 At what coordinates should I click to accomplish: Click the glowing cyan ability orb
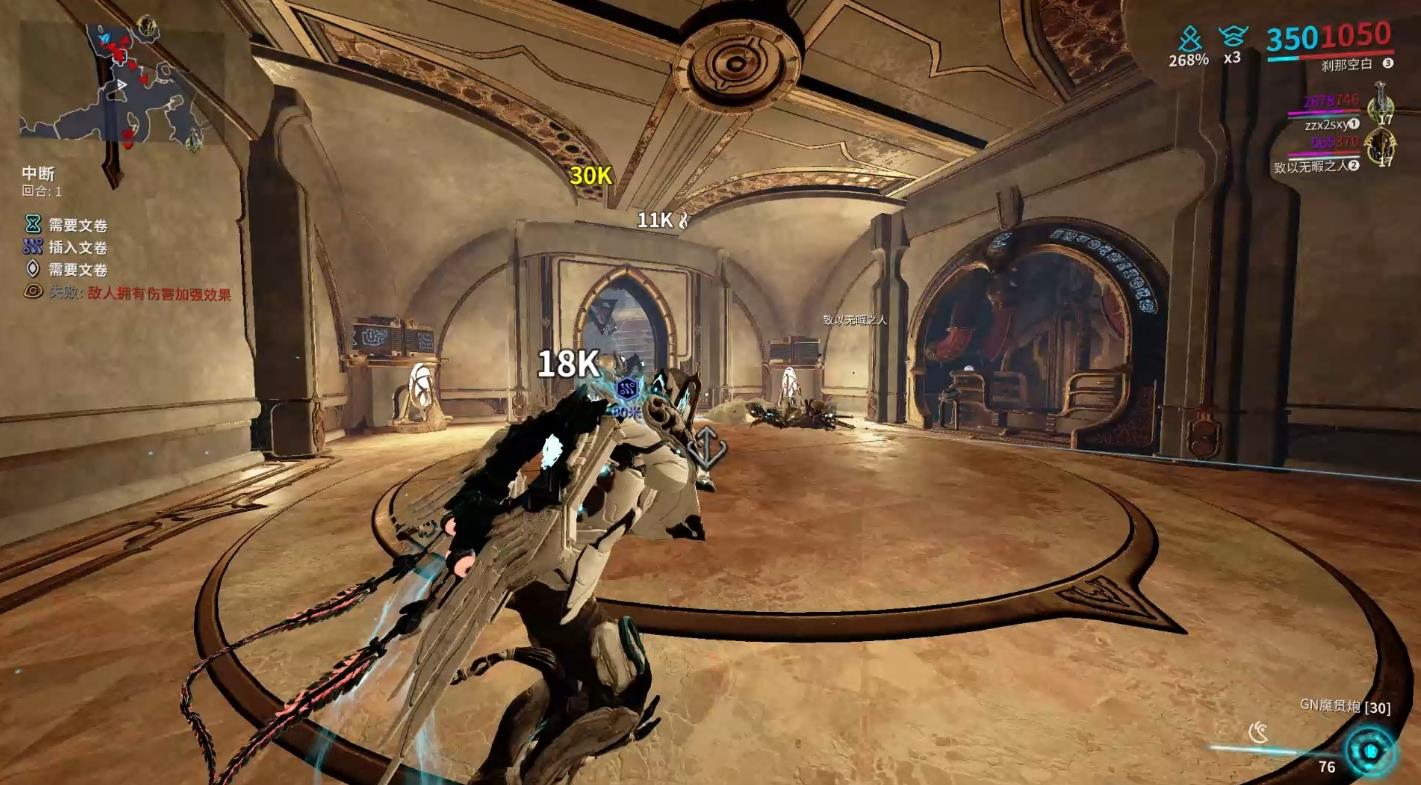click(x=1369, y=750)
